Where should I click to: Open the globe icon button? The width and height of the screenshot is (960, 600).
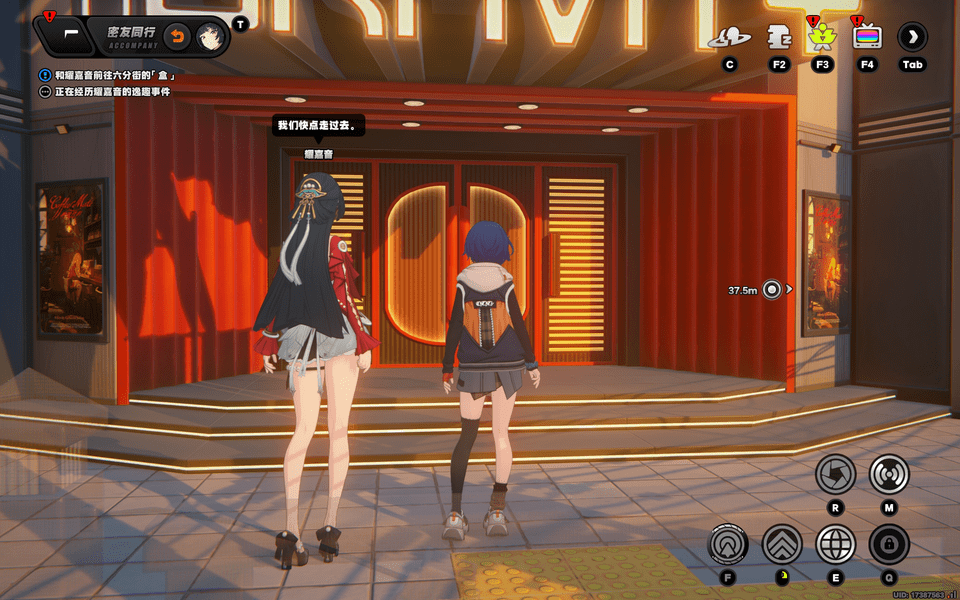[x=836, y=545]
